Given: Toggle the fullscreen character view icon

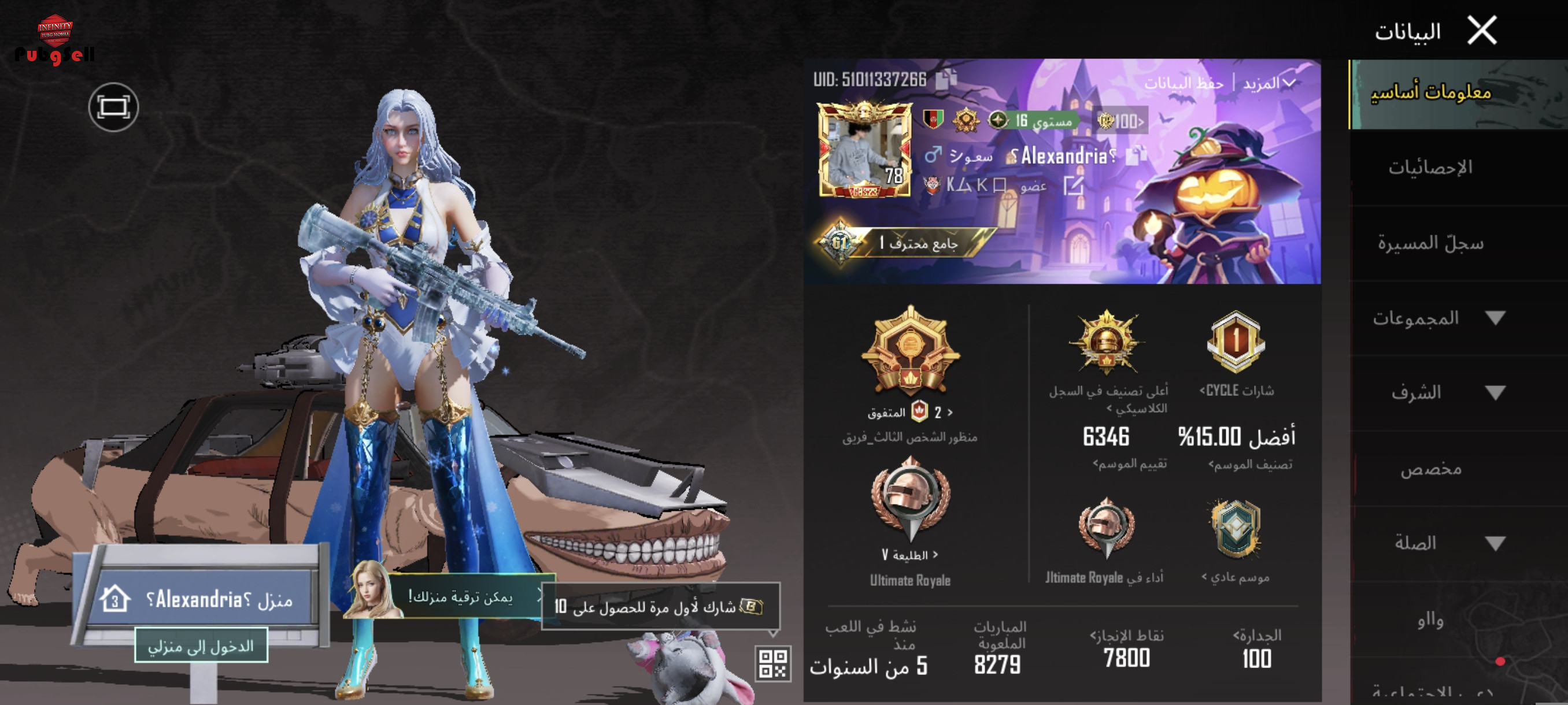Looking at the screenshot, I should (113, 107).
